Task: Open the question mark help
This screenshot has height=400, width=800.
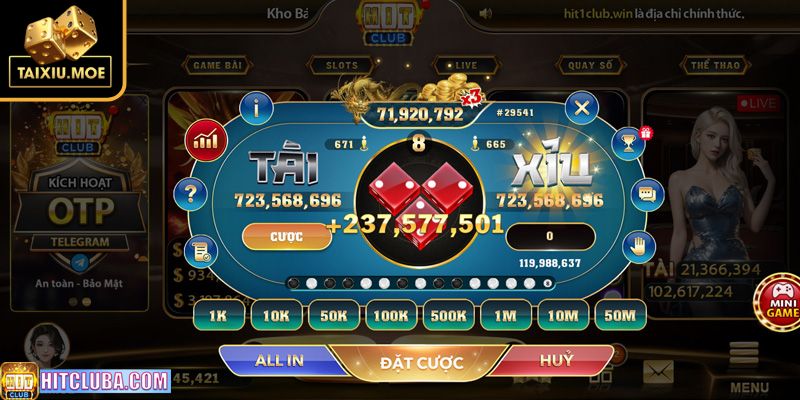Action: point(190,193)
